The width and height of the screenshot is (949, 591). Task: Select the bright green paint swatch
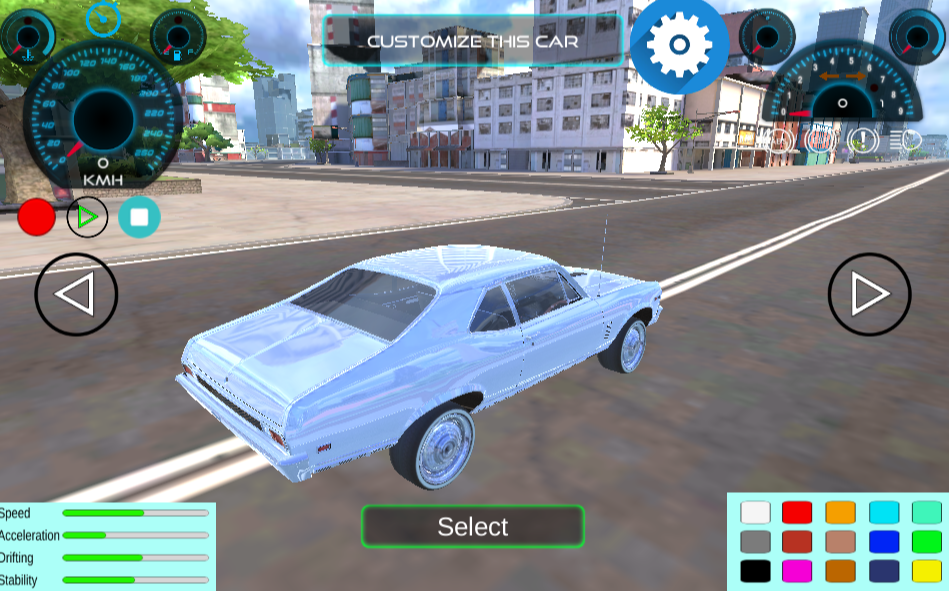coord(927,542)
